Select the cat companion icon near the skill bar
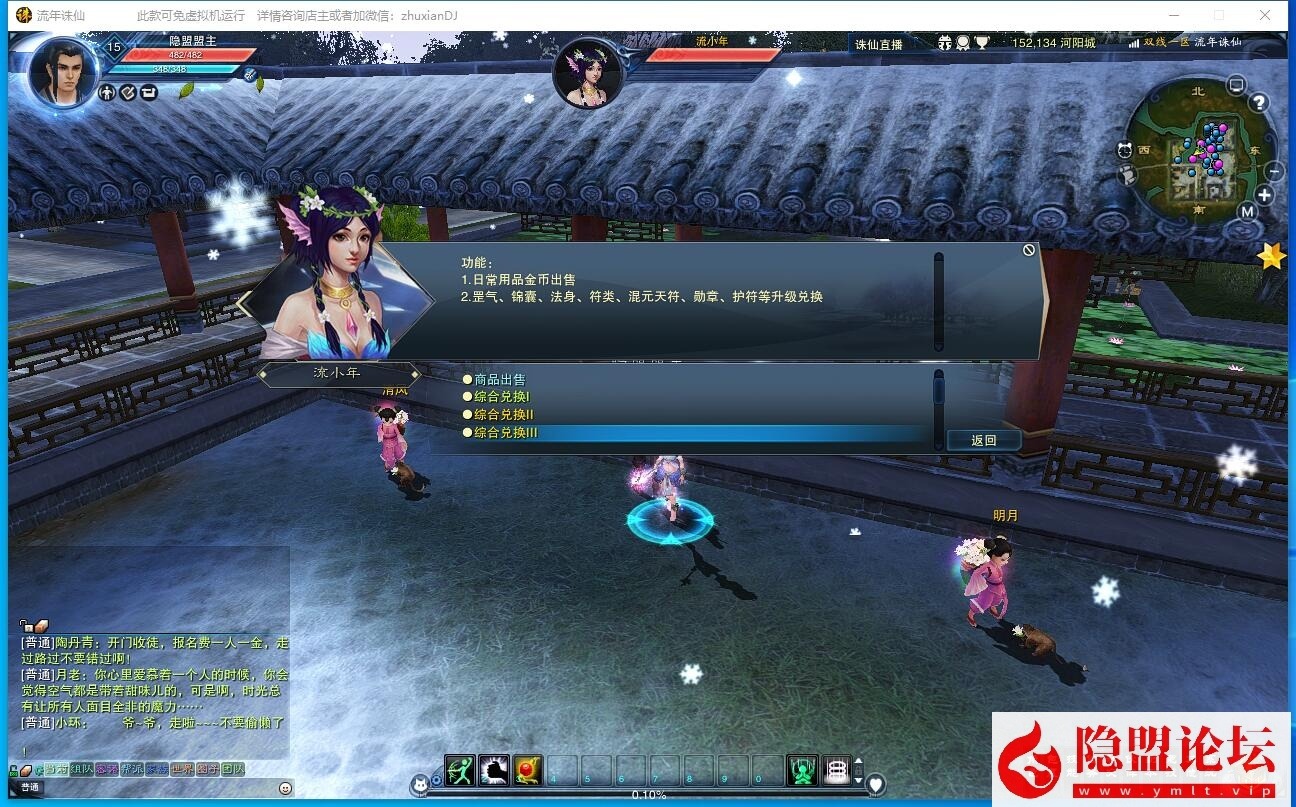The height and width of the screenshot is (807, 1296). click(419, 785)
